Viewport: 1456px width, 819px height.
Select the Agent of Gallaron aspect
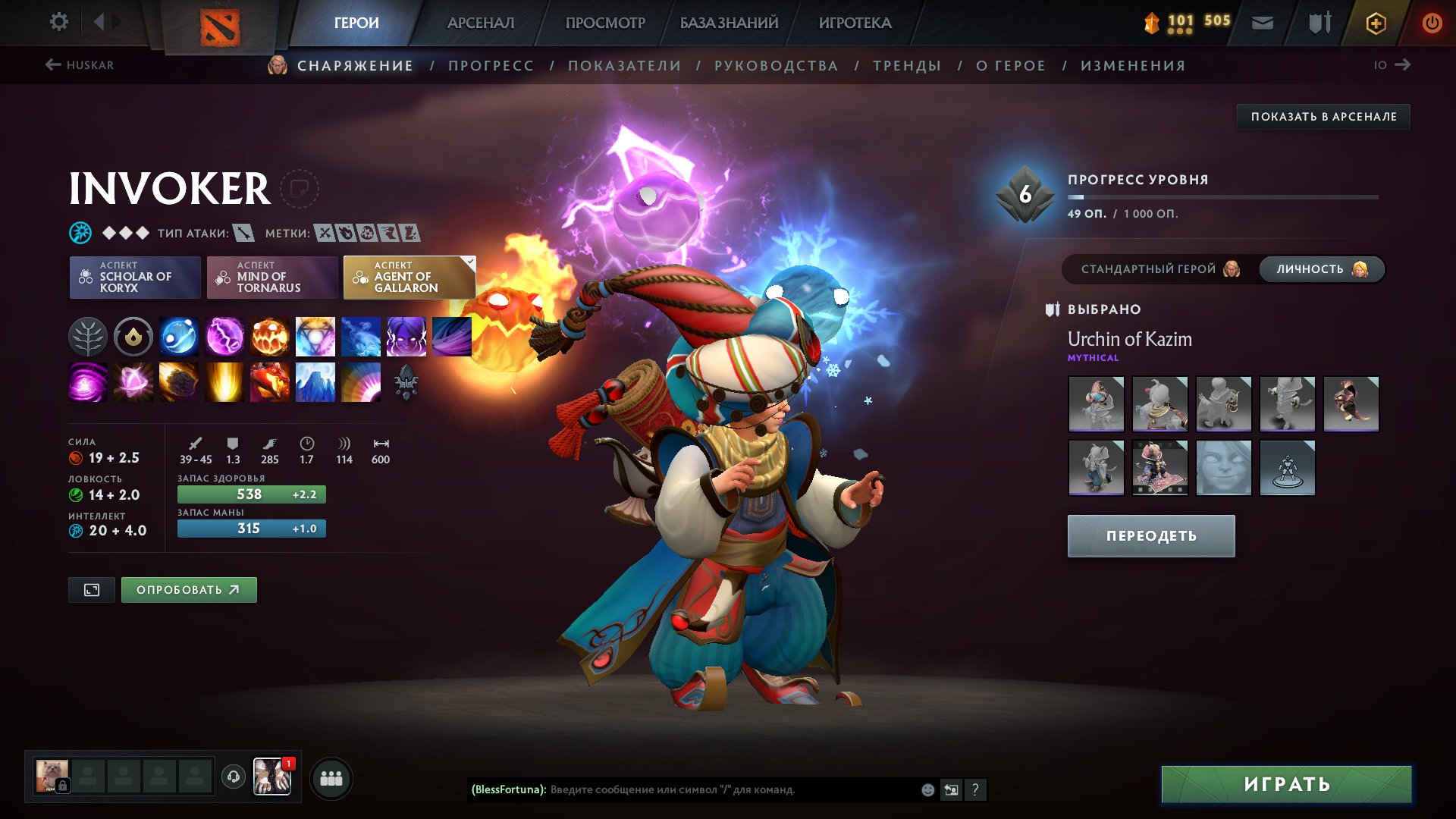click(x=409, y=278)
